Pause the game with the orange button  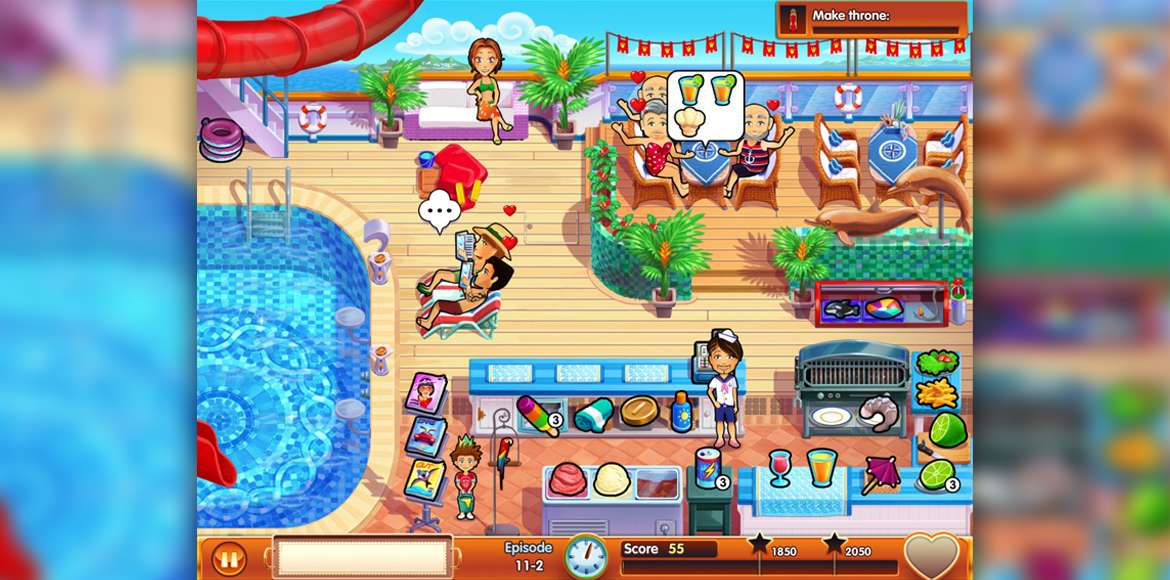(229, 558)
